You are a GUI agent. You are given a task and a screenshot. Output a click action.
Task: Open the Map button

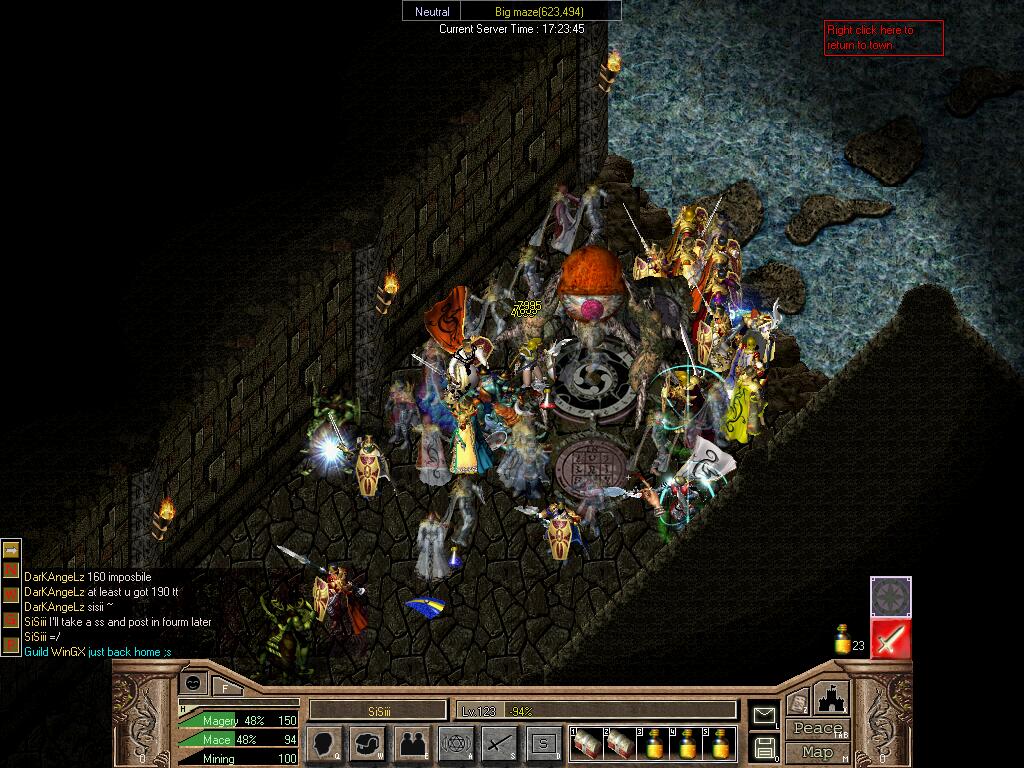pyautogui.click(x=817, y=752)
